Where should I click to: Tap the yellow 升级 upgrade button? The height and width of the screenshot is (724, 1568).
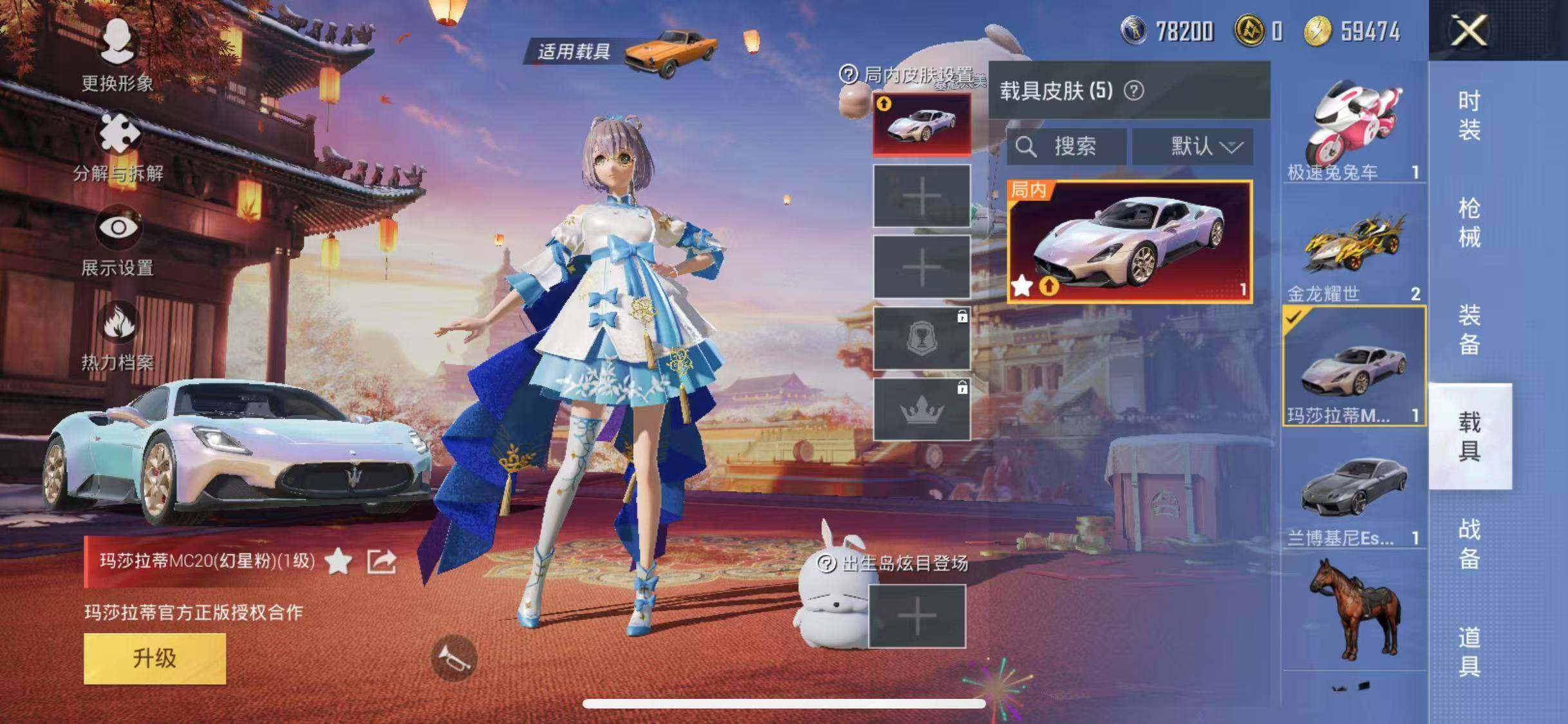pos(154,658)
